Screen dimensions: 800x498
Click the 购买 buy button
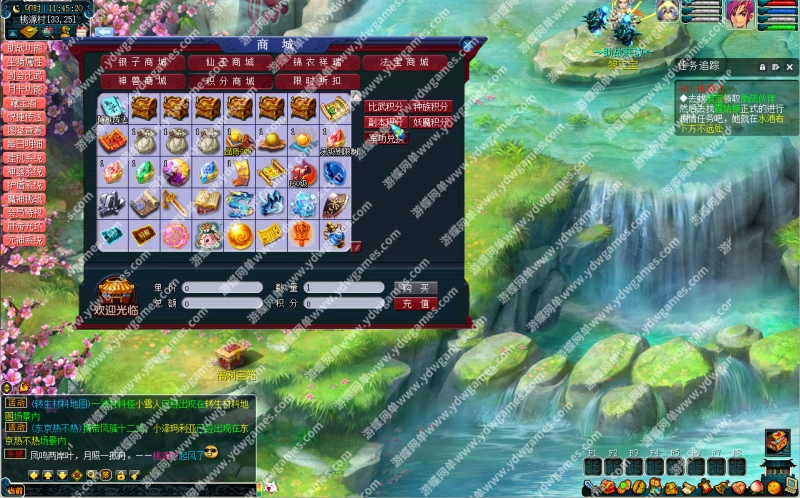click(x=415, y=288)
